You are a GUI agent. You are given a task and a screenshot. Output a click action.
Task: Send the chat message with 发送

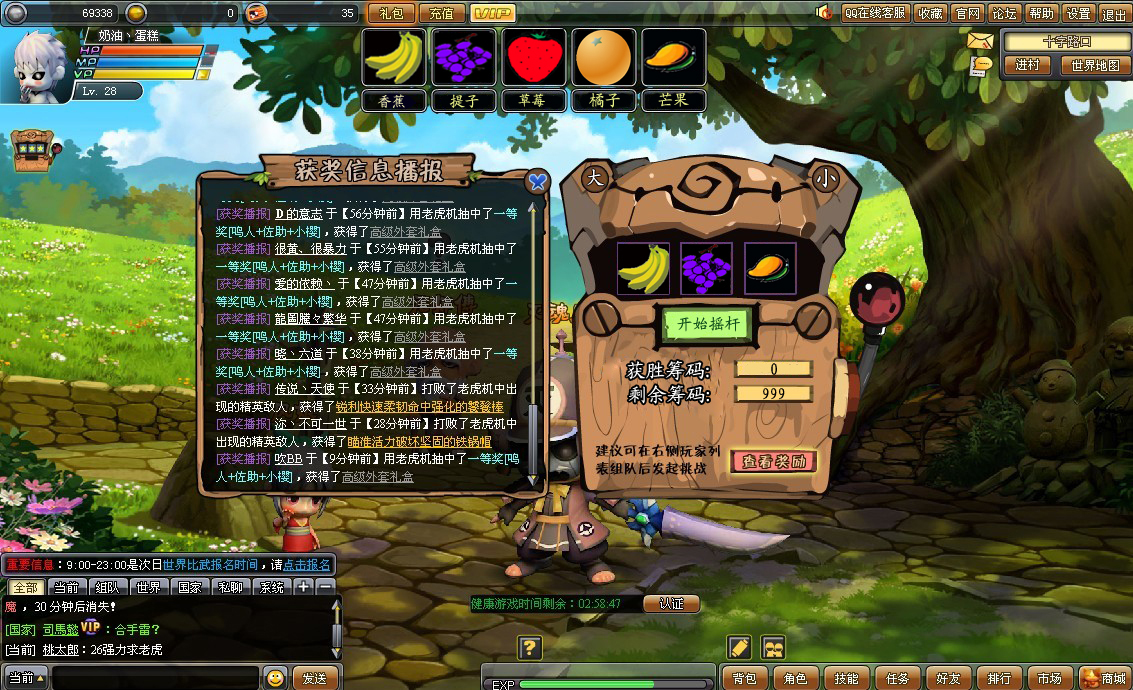click(315, 678)
